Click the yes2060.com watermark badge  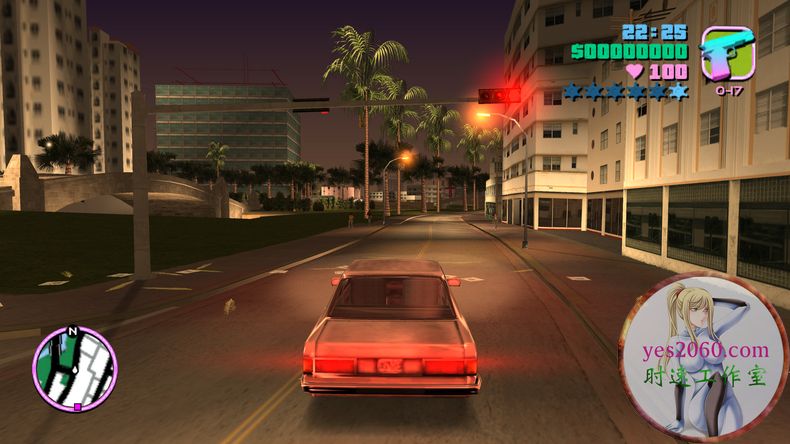click(x=703, y=357)
